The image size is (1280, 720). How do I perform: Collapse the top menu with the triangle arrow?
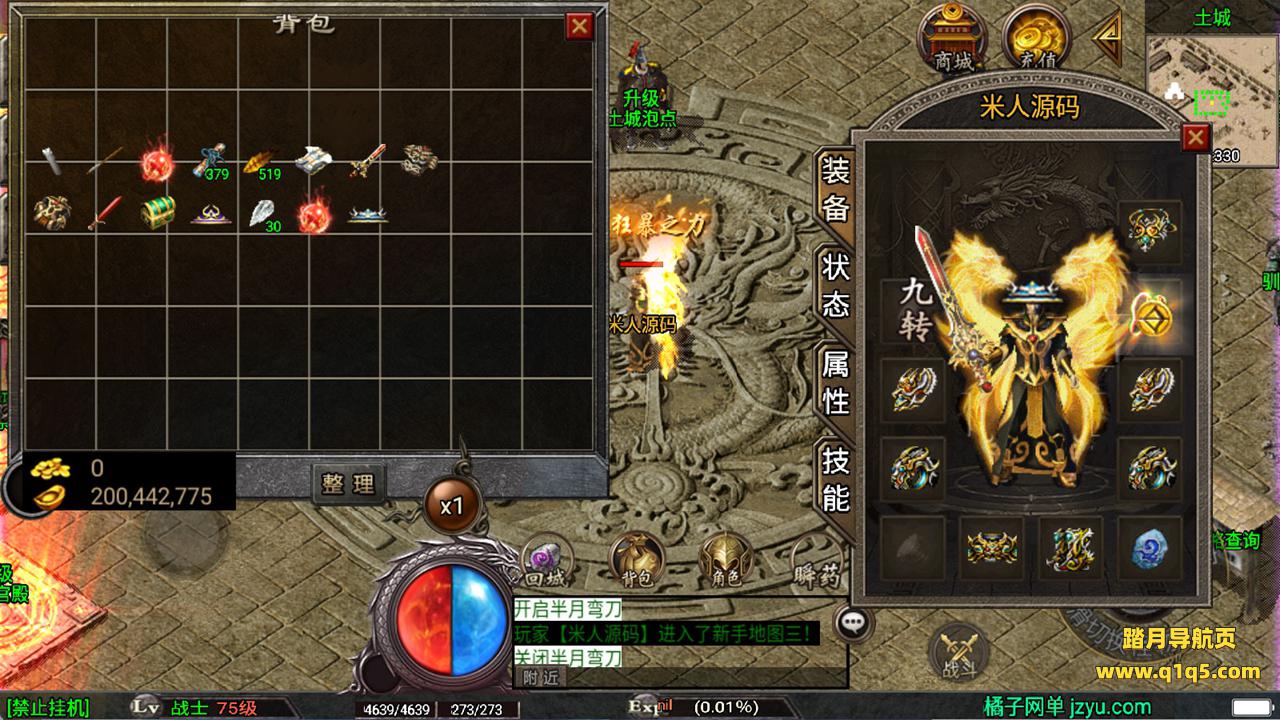(x=1108, y=38)
